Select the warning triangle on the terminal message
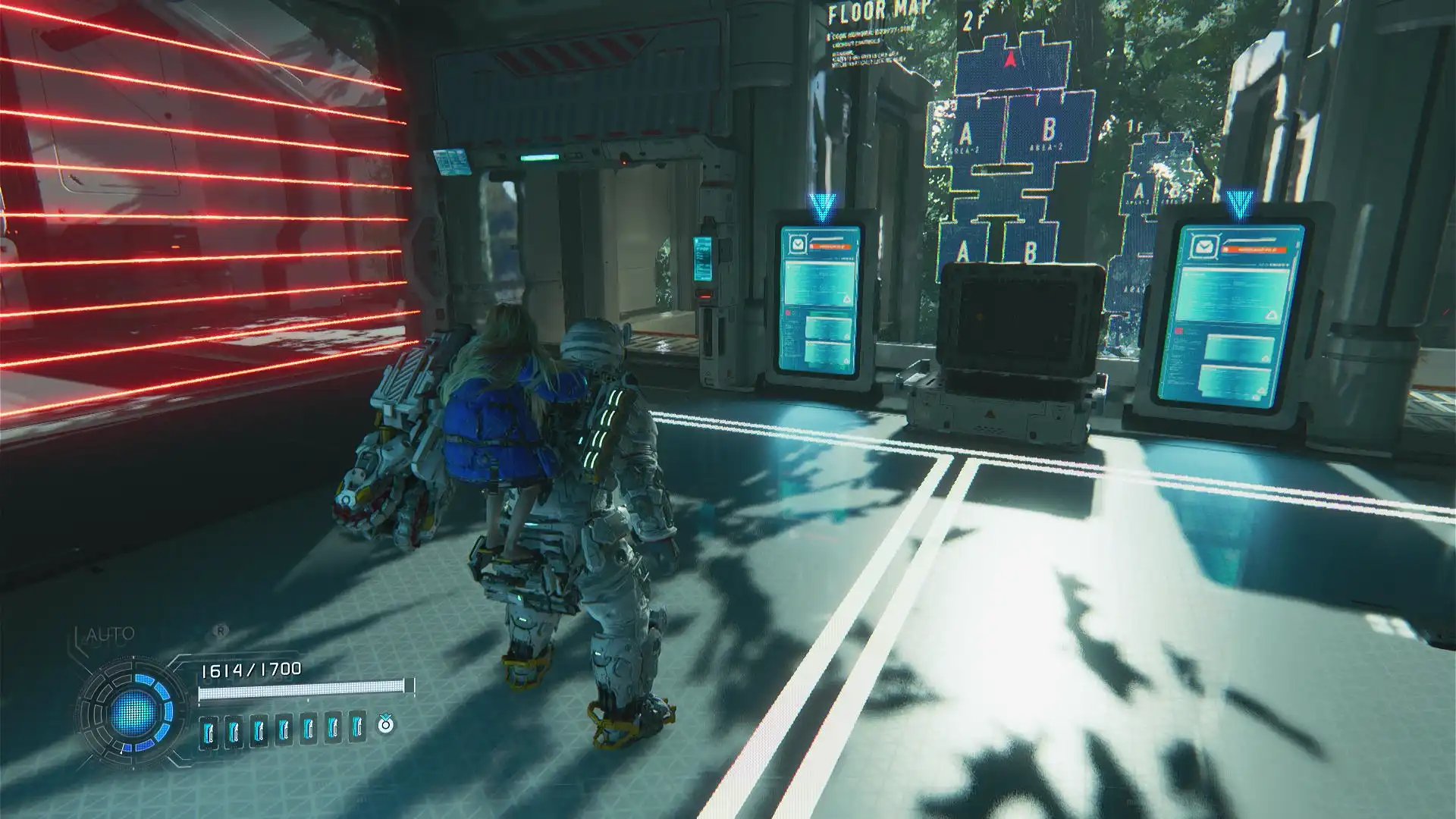 (847, 300)
